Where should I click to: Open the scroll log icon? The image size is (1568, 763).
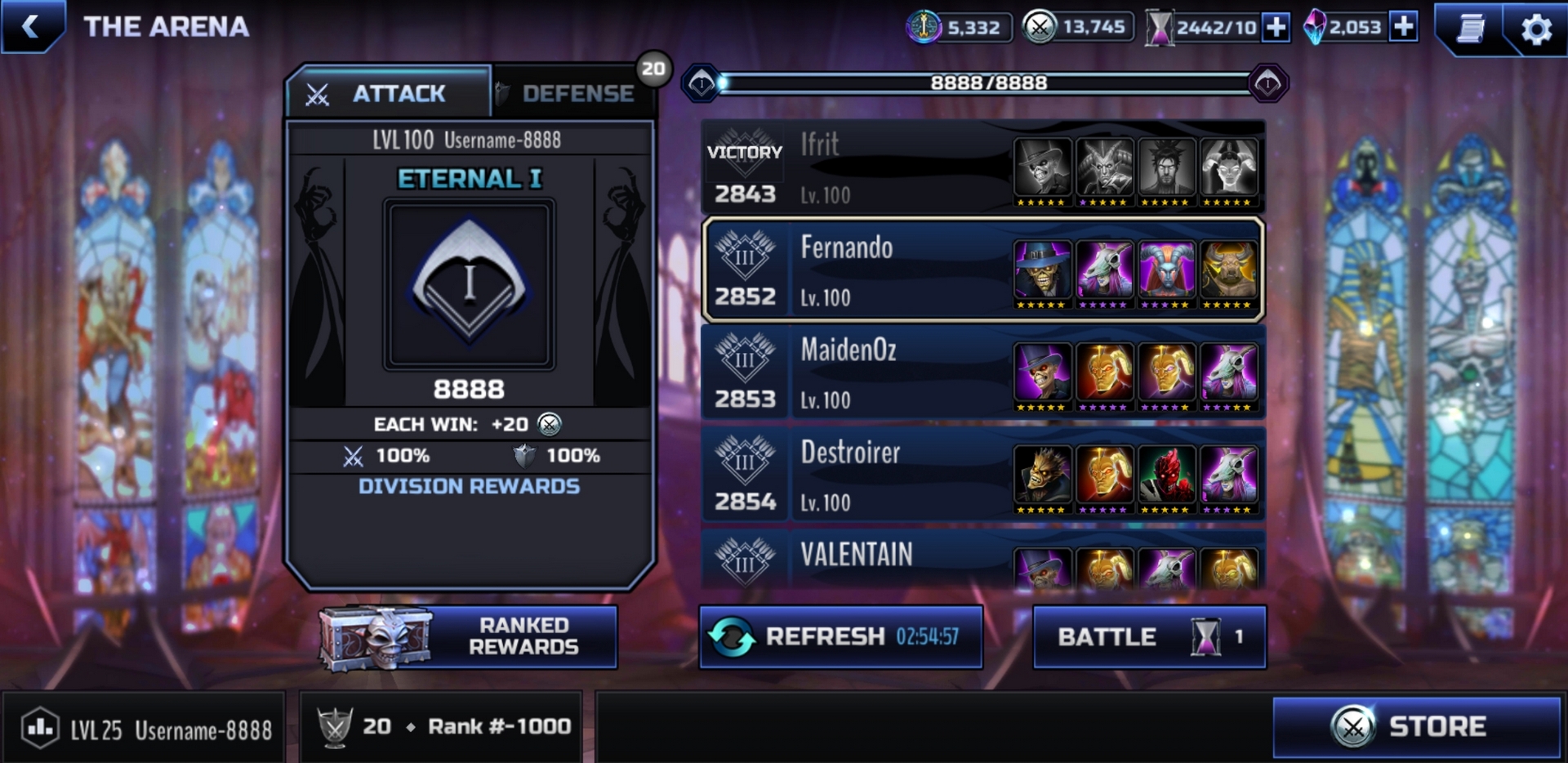tap(1471, 29)
